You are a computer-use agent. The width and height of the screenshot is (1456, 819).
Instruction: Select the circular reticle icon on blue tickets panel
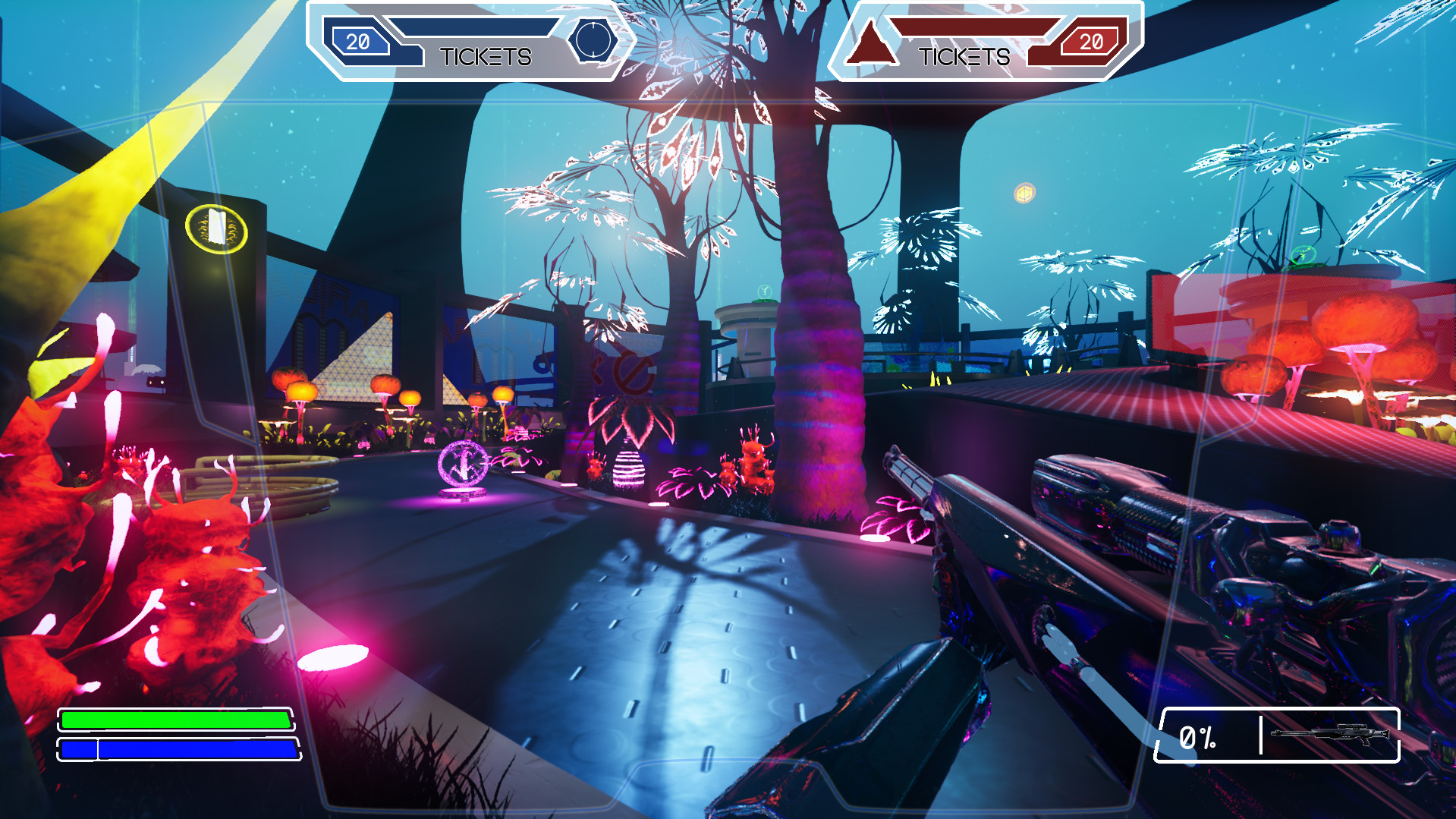(595, 38)
